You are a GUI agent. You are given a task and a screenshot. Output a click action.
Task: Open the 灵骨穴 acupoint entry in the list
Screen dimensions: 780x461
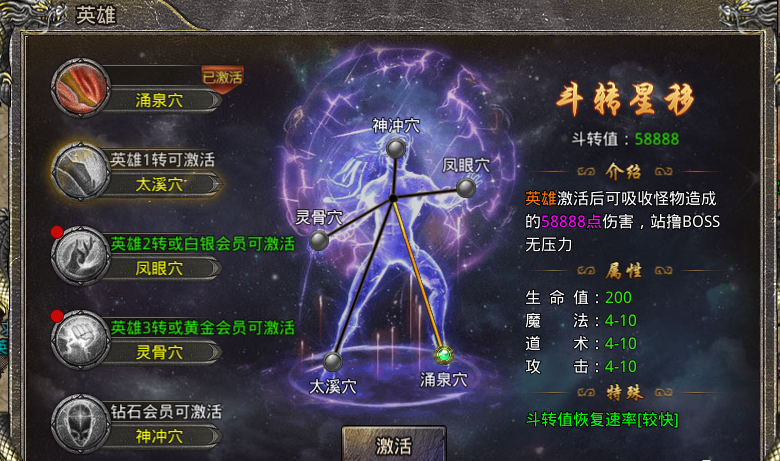click(x=148, y=341)
